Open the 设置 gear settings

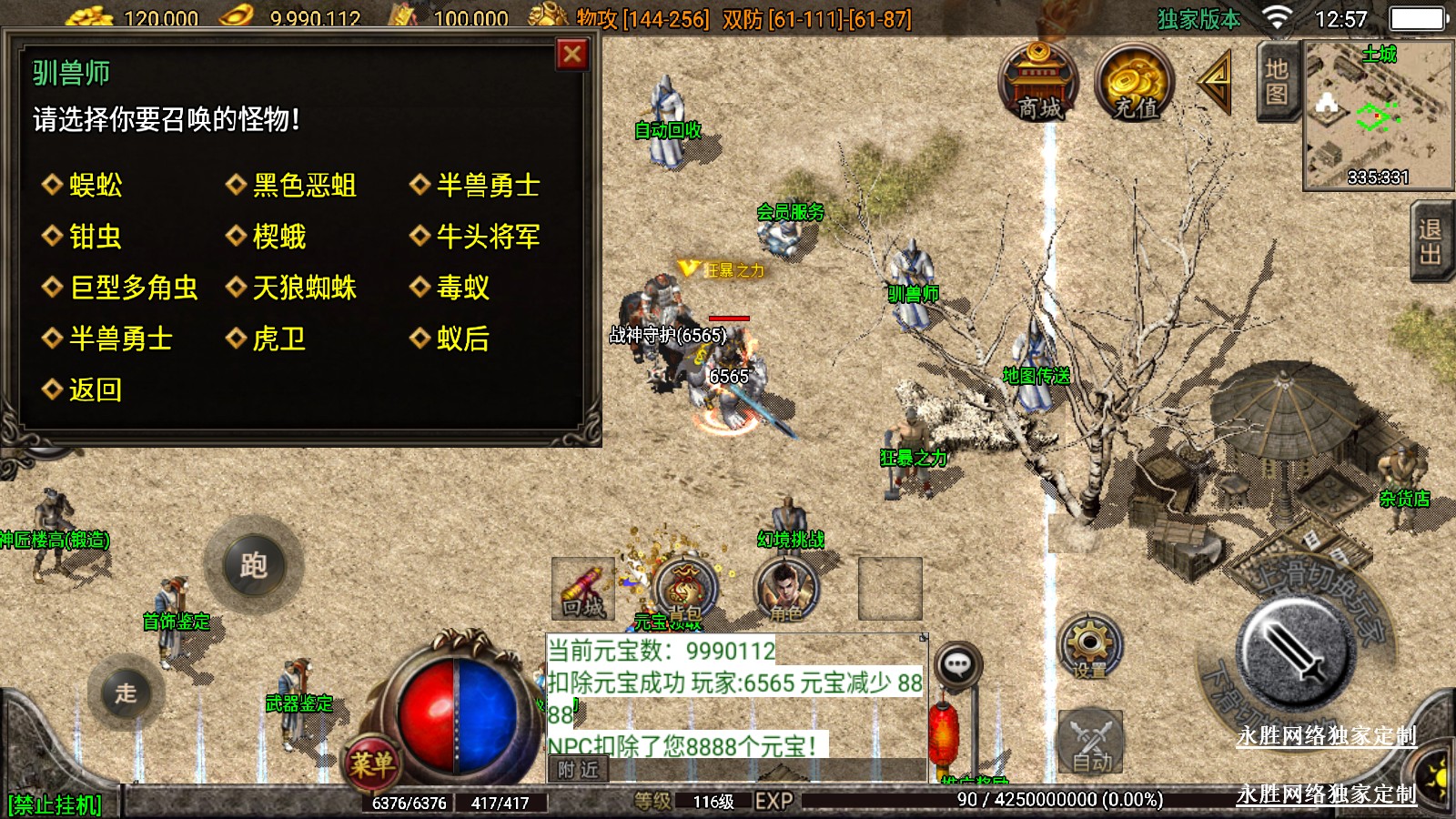tap(1089, 647)
